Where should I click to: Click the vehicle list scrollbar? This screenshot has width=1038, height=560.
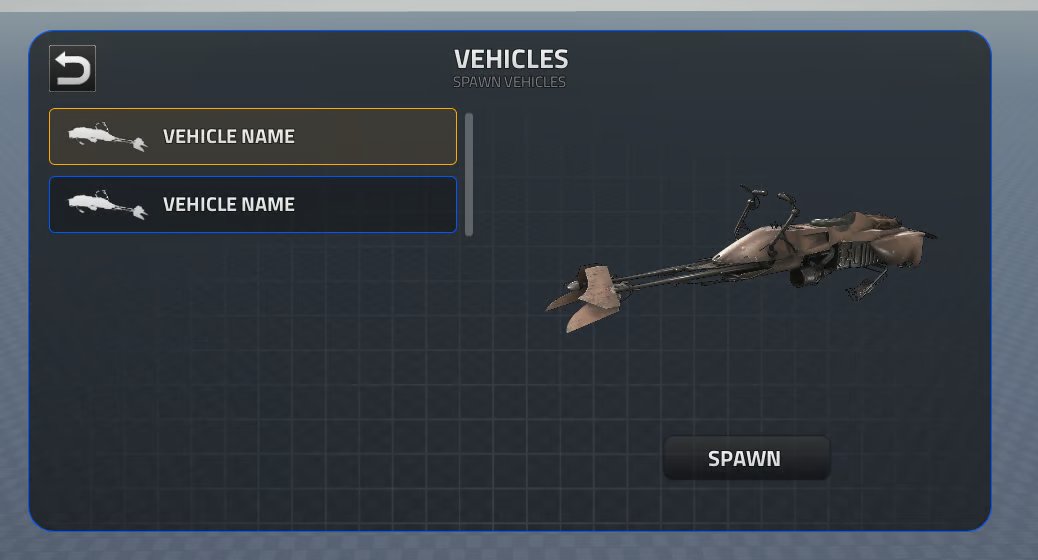469,174
